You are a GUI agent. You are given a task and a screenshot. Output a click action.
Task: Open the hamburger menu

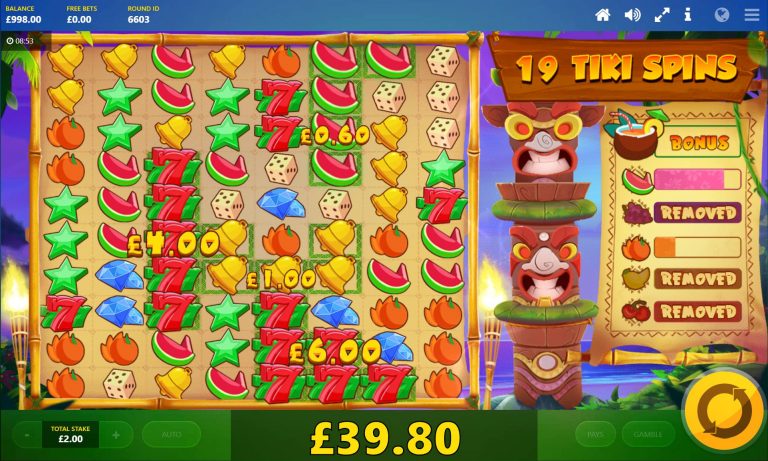click(x=751, y=15)
